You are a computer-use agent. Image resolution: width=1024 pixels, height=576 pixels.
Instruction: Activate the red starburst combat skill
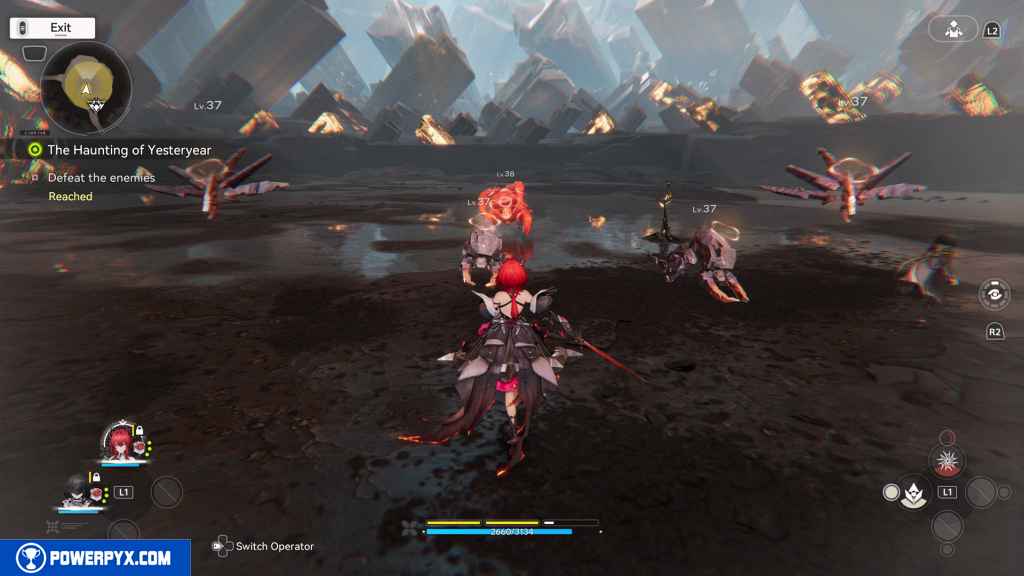[945, 461]
